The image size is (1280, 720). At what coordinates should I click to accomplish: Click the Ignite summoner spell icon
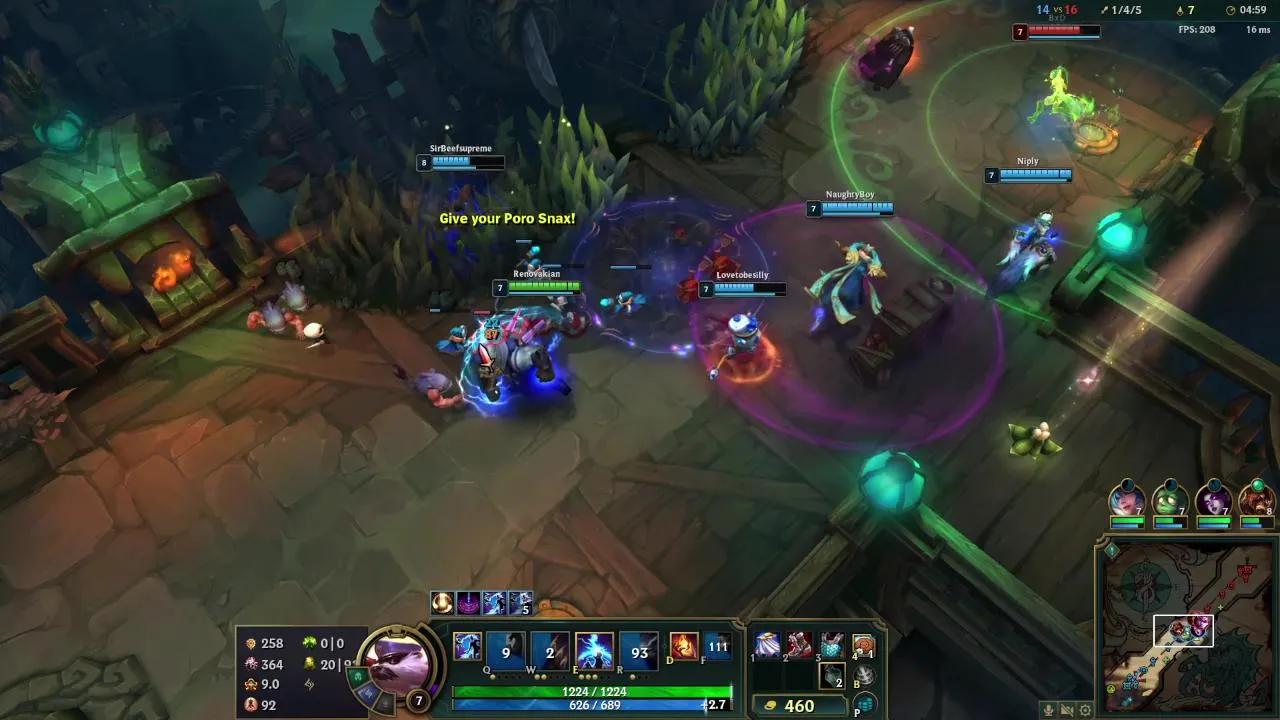click(683, 646)
